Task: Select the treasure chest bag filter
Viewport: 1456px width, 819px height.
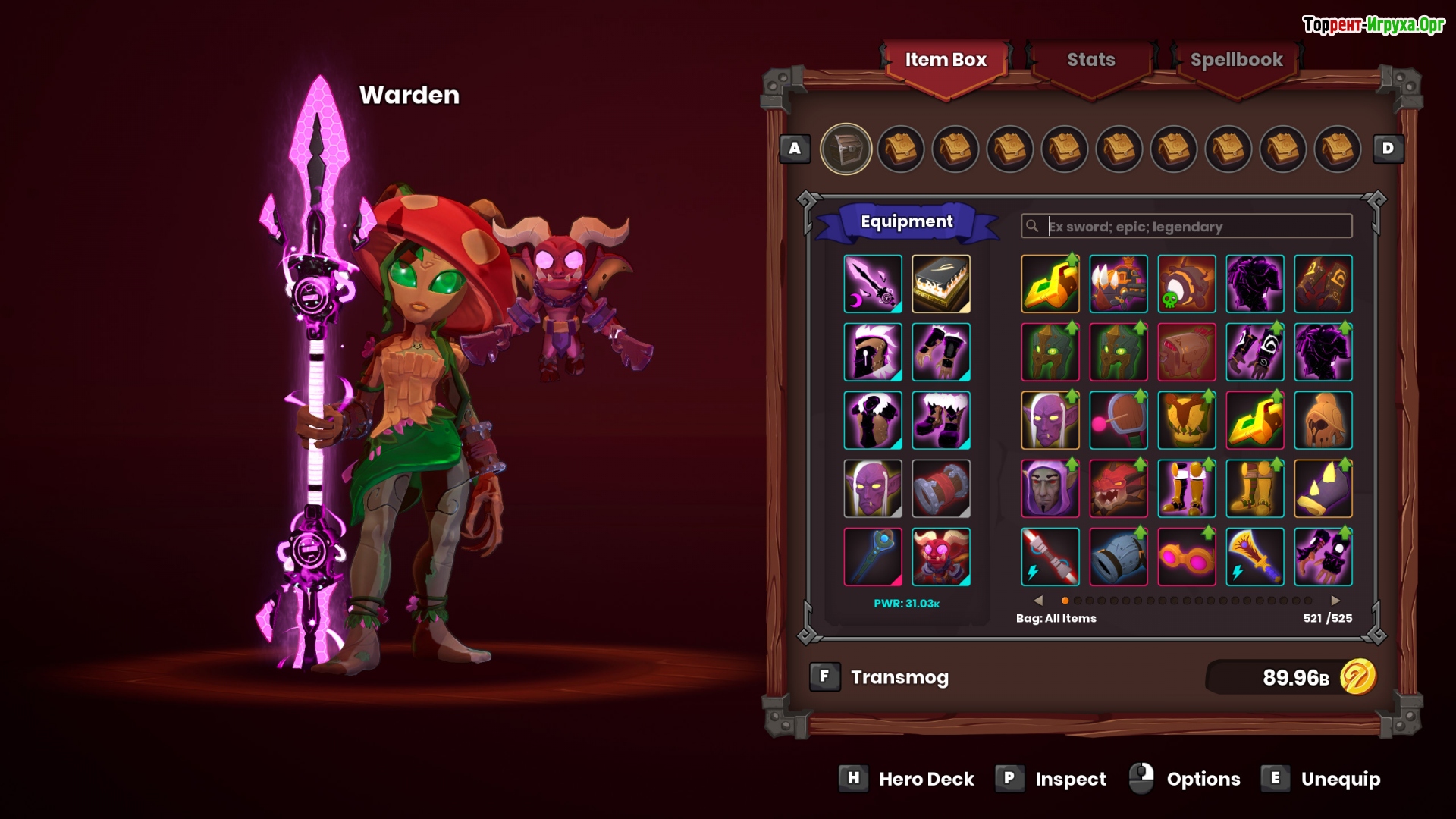Action: [x=846, y=149]
